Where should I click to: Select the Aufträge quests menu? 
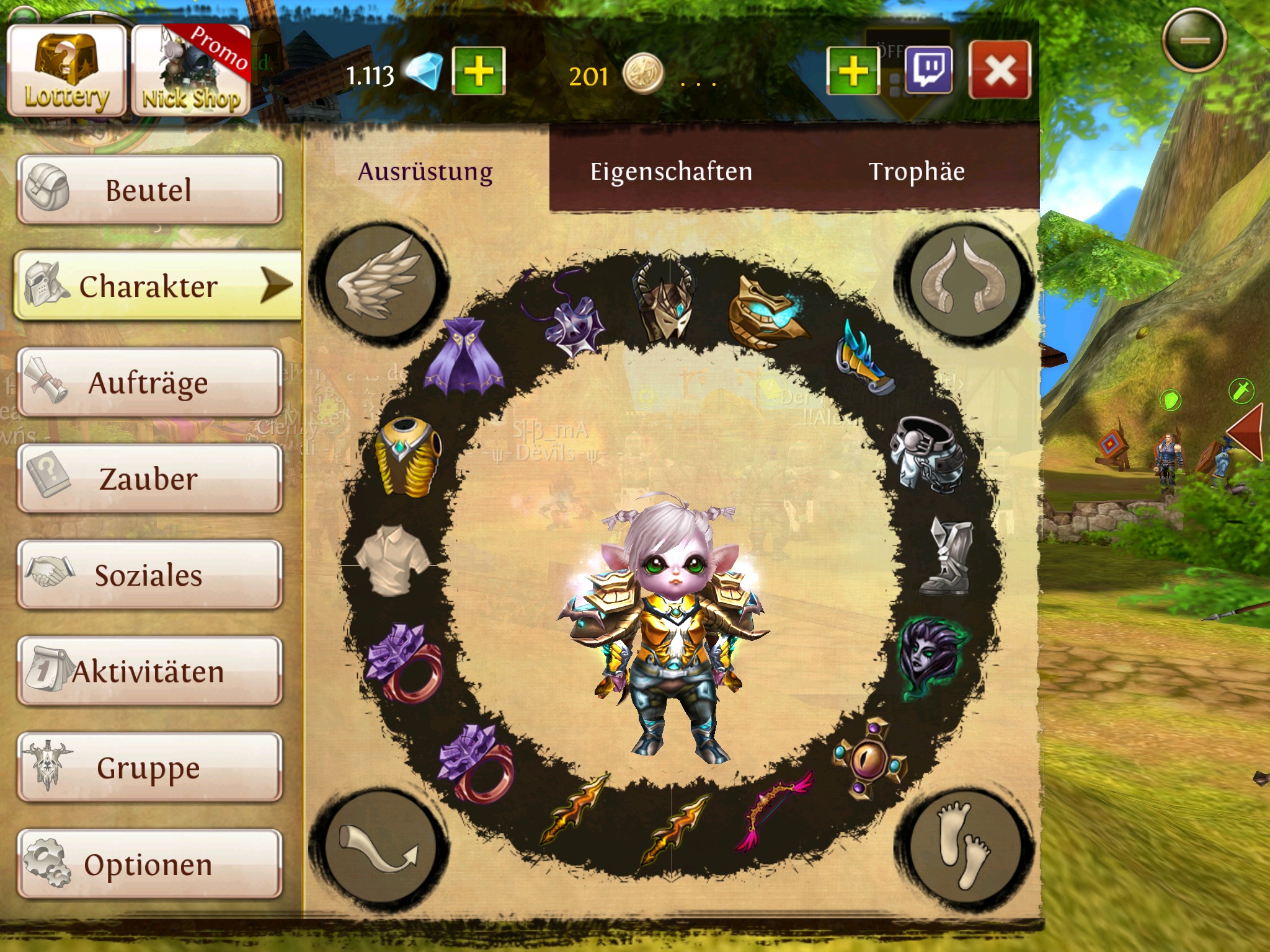[149, 382]
